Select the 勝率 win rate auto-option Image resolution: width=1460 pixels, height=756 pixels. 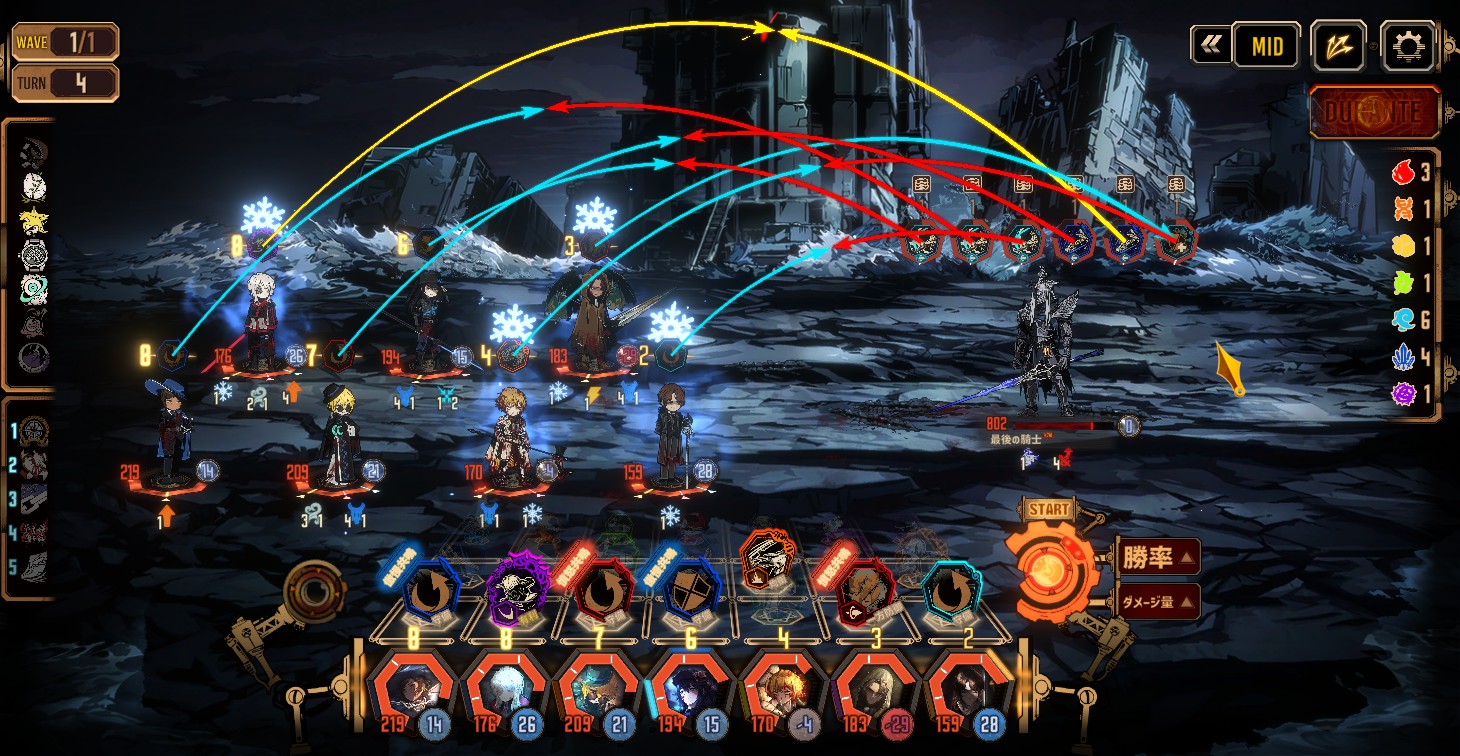coord(1155,558)
